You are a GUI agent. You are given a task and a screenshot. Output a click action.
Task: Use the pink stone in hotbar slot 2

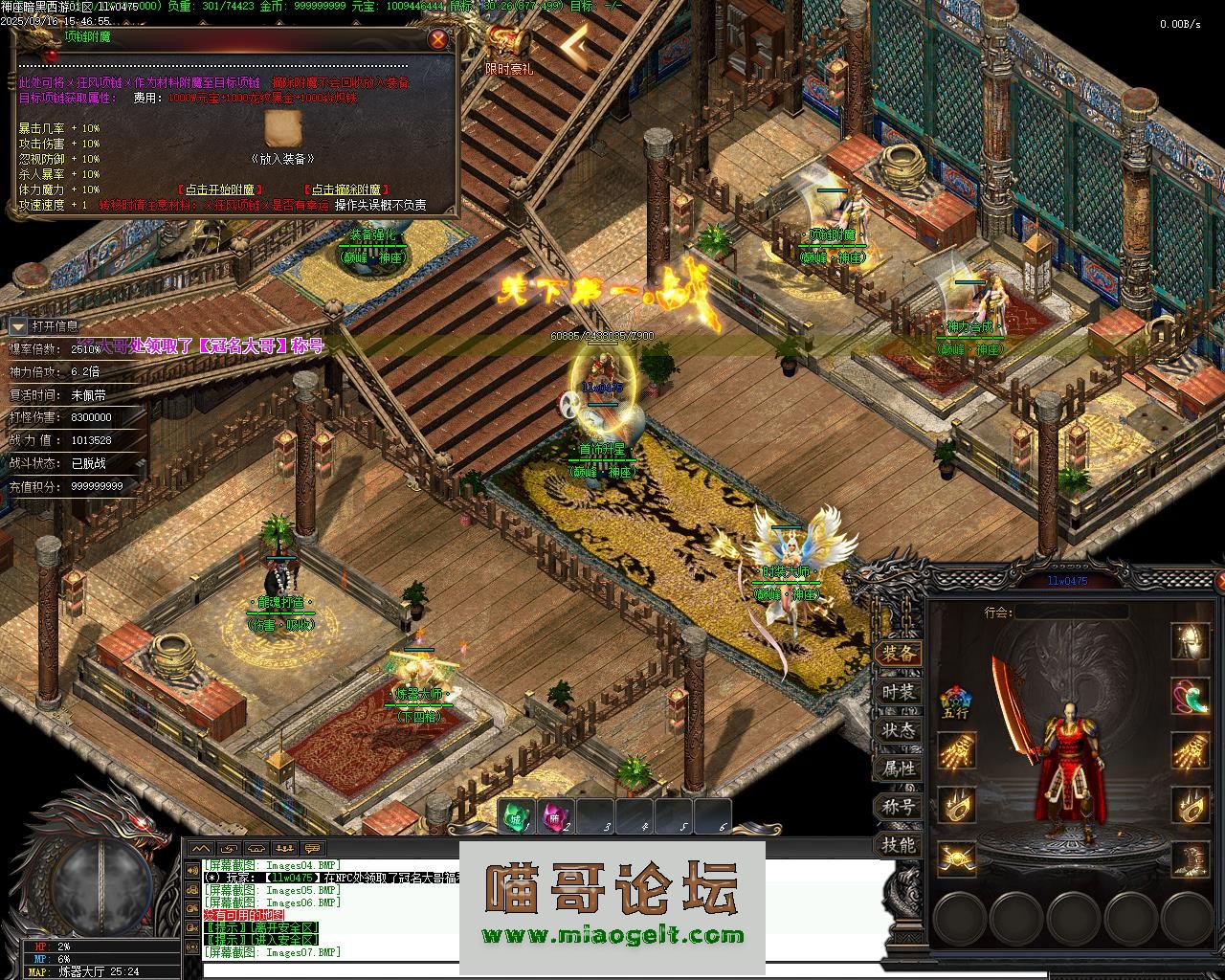click(x=555, y=817)
